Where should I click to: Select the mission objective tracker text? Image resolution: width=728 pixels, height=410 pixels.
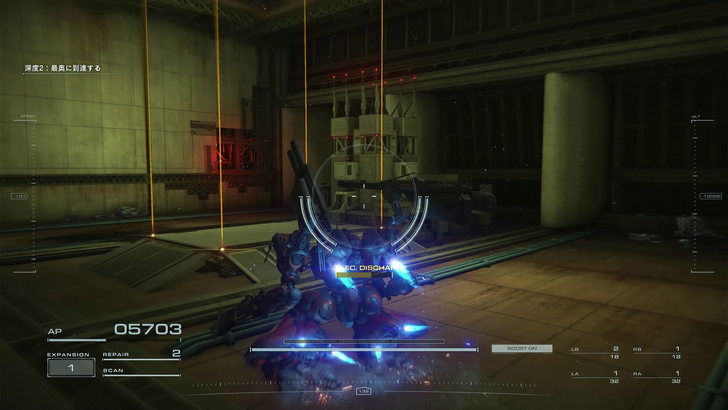pyautogui.click(x=63, y=68)
